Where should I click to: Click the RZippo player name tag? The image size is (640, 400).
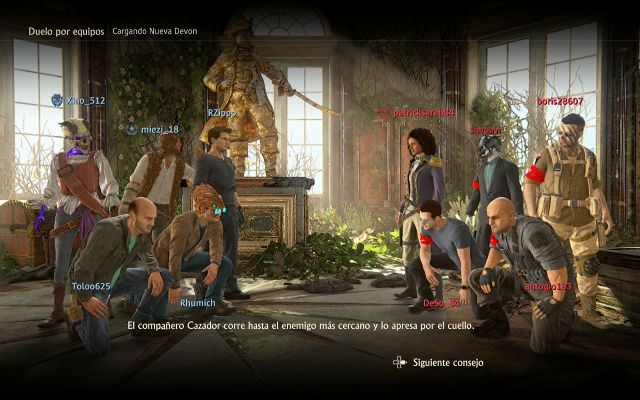click(222, 113)
